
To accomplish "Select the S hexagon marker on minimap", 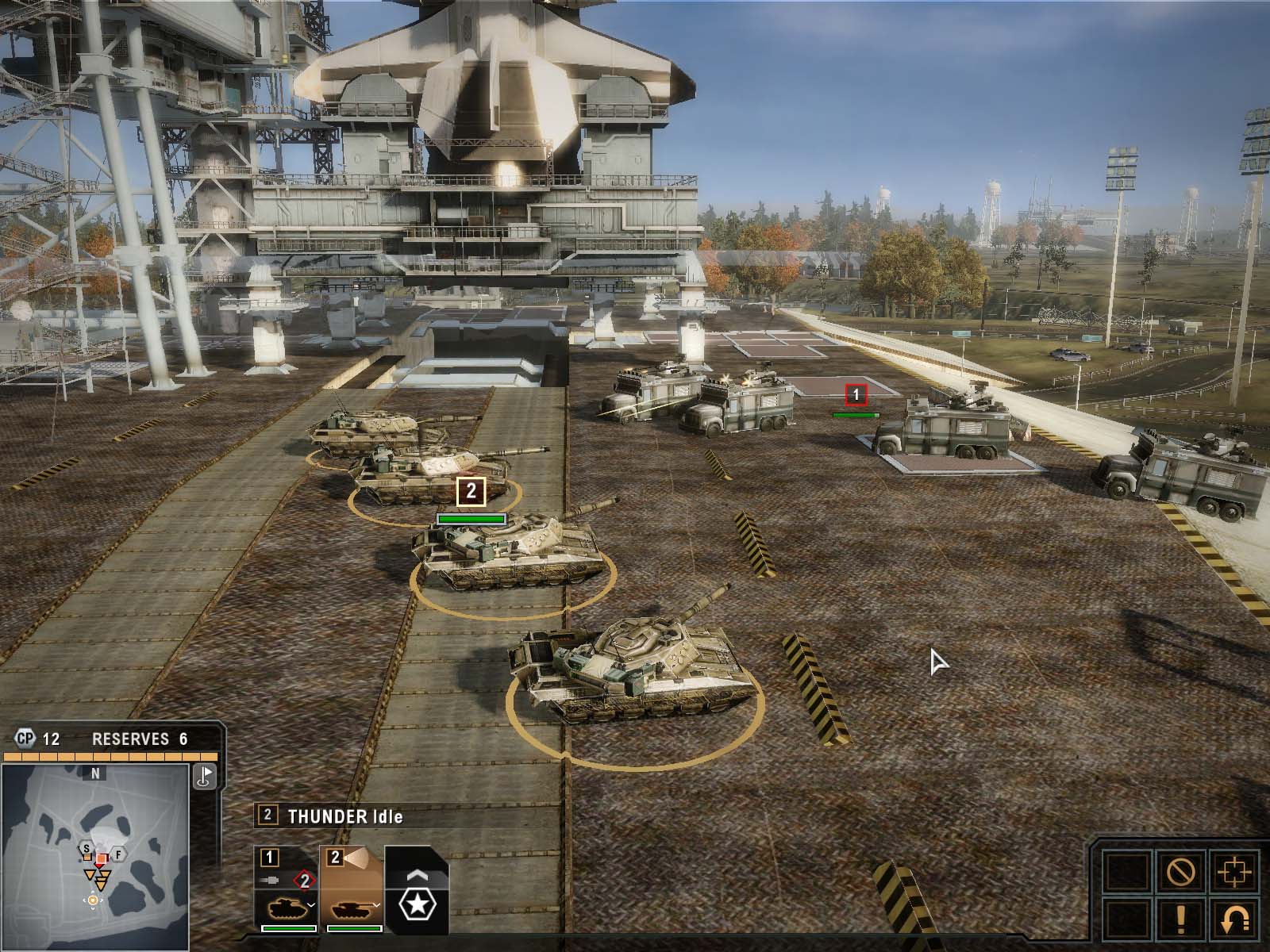I will (85, 851).
